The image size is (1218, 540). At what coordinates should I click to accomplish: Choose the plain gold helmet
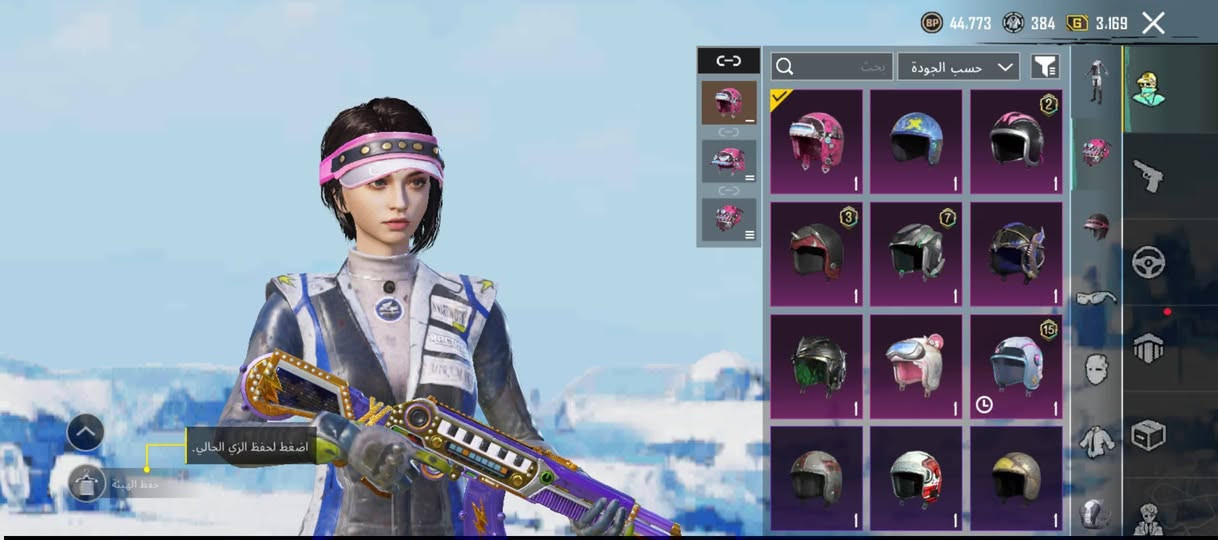(x=1016, y=478)
